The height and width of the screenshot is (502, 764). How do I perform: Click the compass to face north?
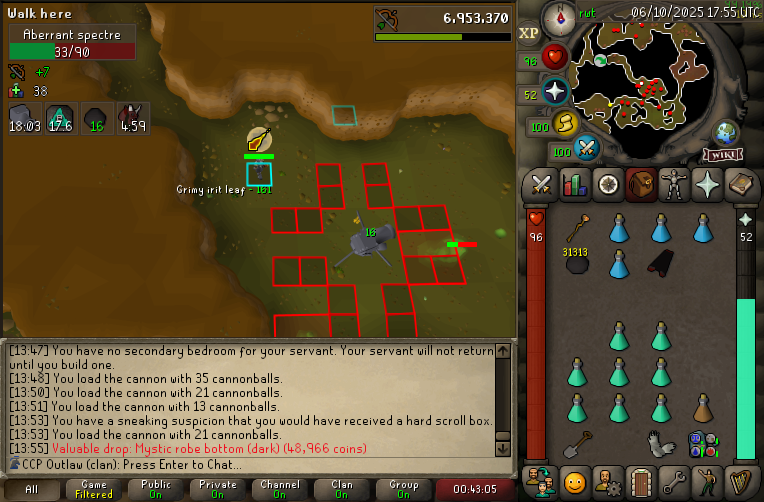coord(556,17)
